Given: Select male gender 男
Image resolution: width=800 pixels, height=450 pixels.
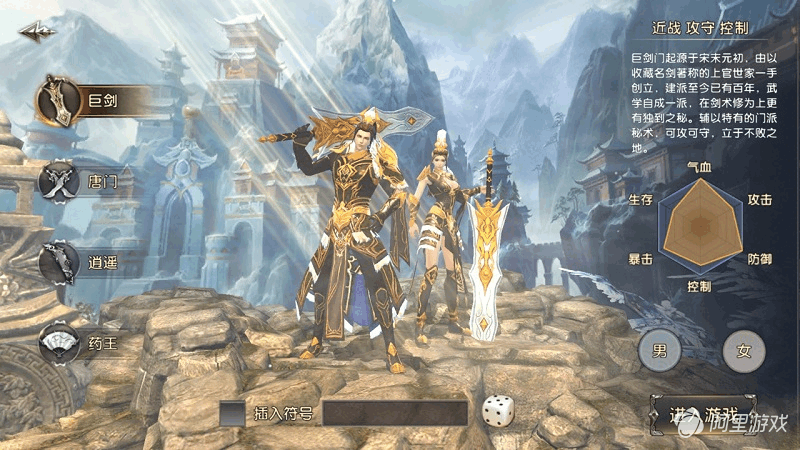Looking at the screenshot, I should coord(659,351).
